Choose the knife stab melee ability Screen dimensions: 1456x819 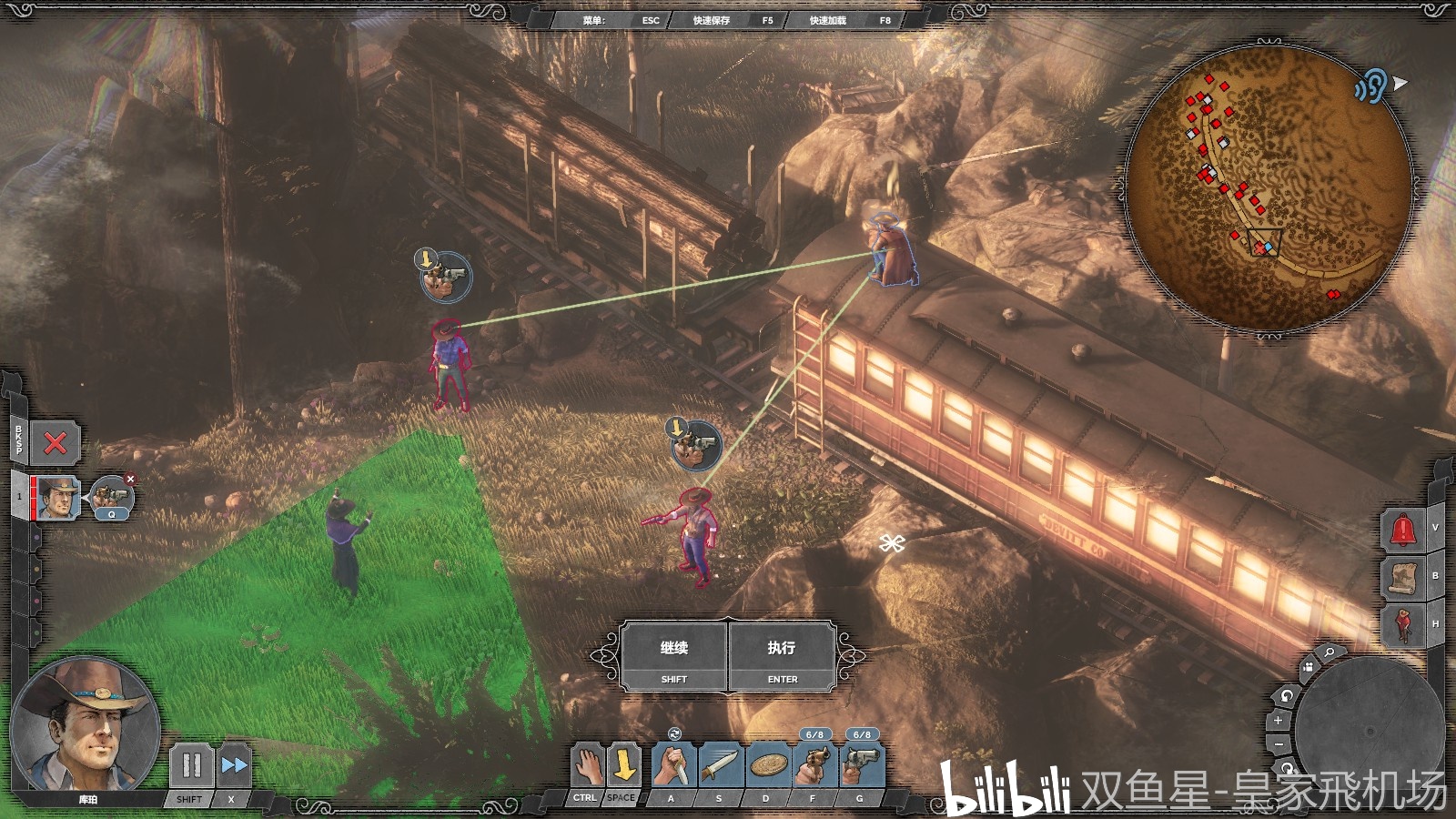click(673, 765)
